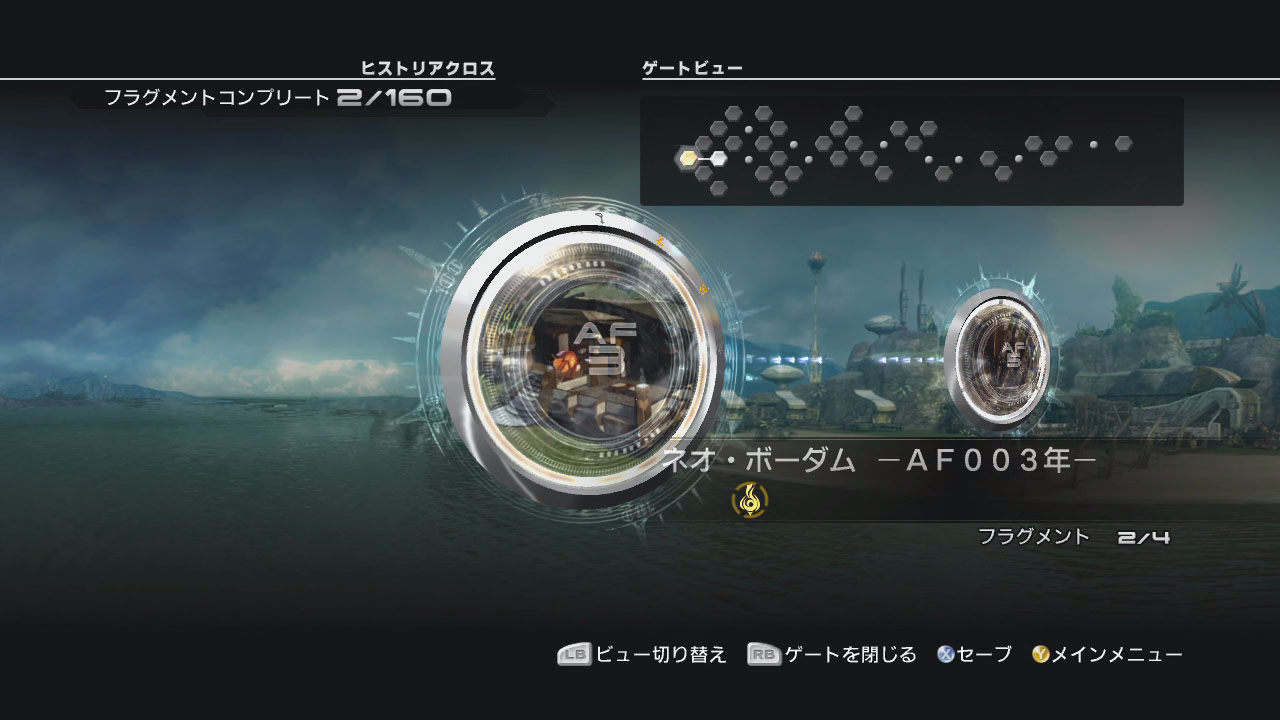
Task: Select the highlighted gold hexagon on the gate map
Action: (688, 157)
